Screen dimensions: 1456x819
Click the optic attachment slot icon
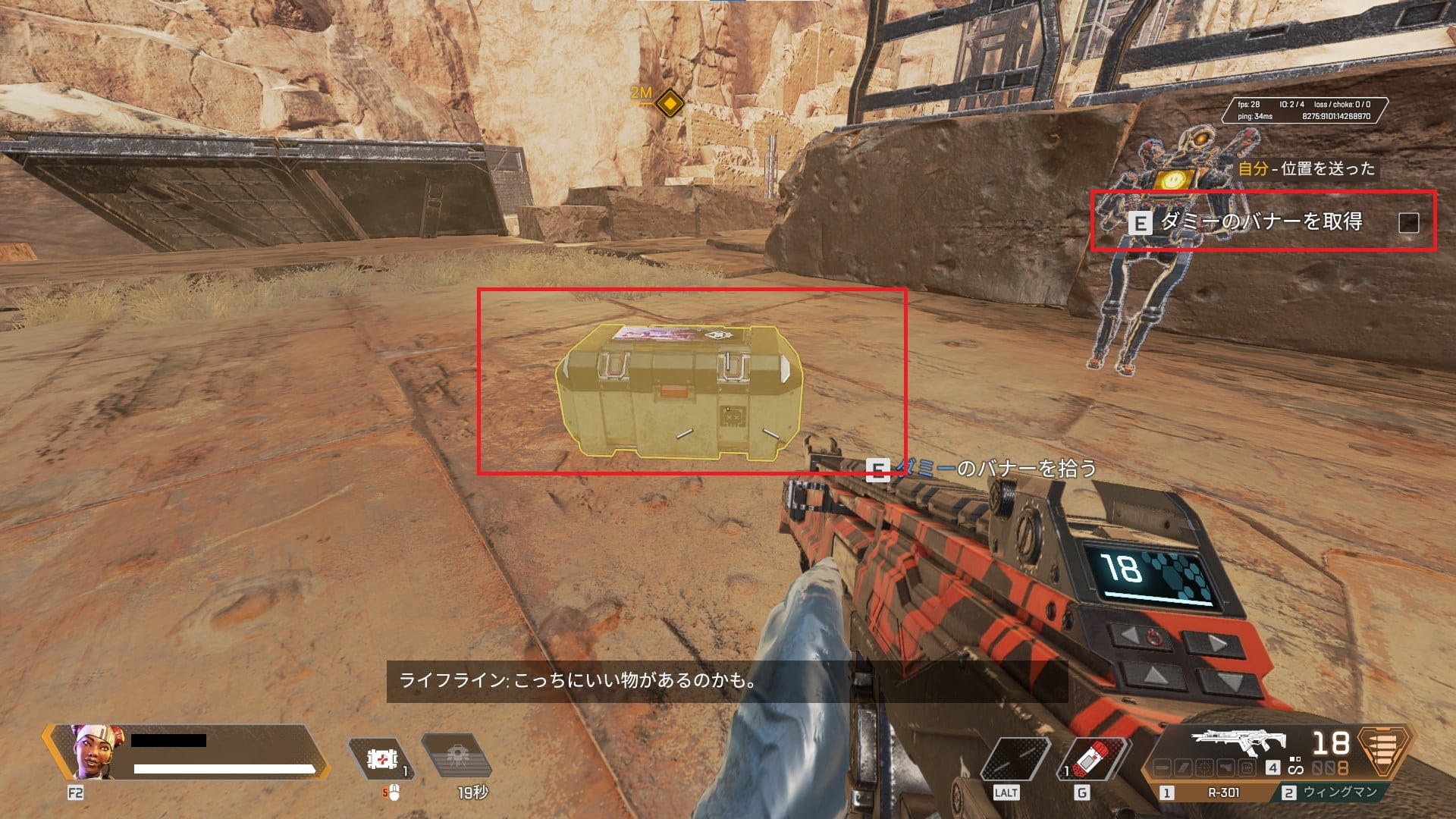tap(1205, 767)
